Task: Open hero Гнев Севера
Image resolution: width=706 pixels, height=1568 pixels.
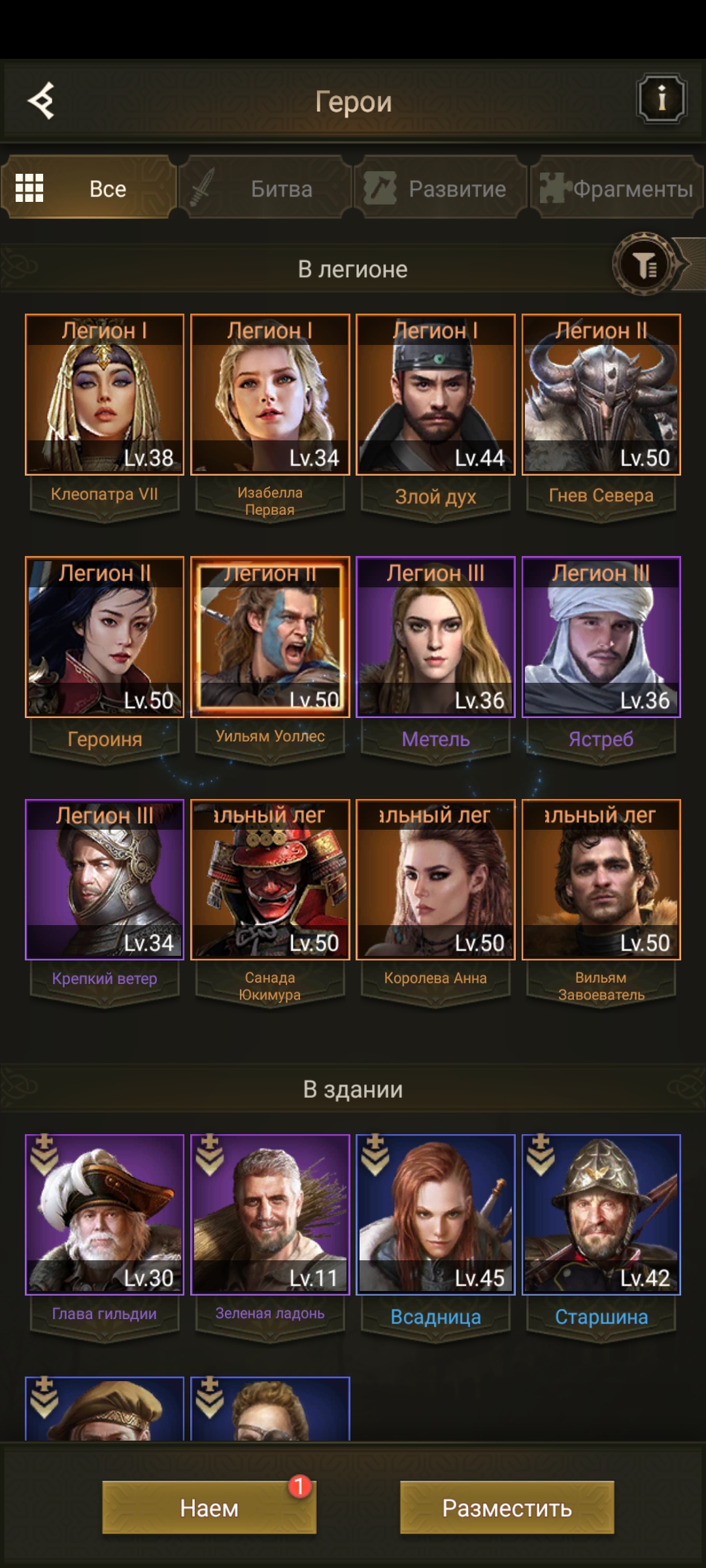Action: (x=601, y=395)
